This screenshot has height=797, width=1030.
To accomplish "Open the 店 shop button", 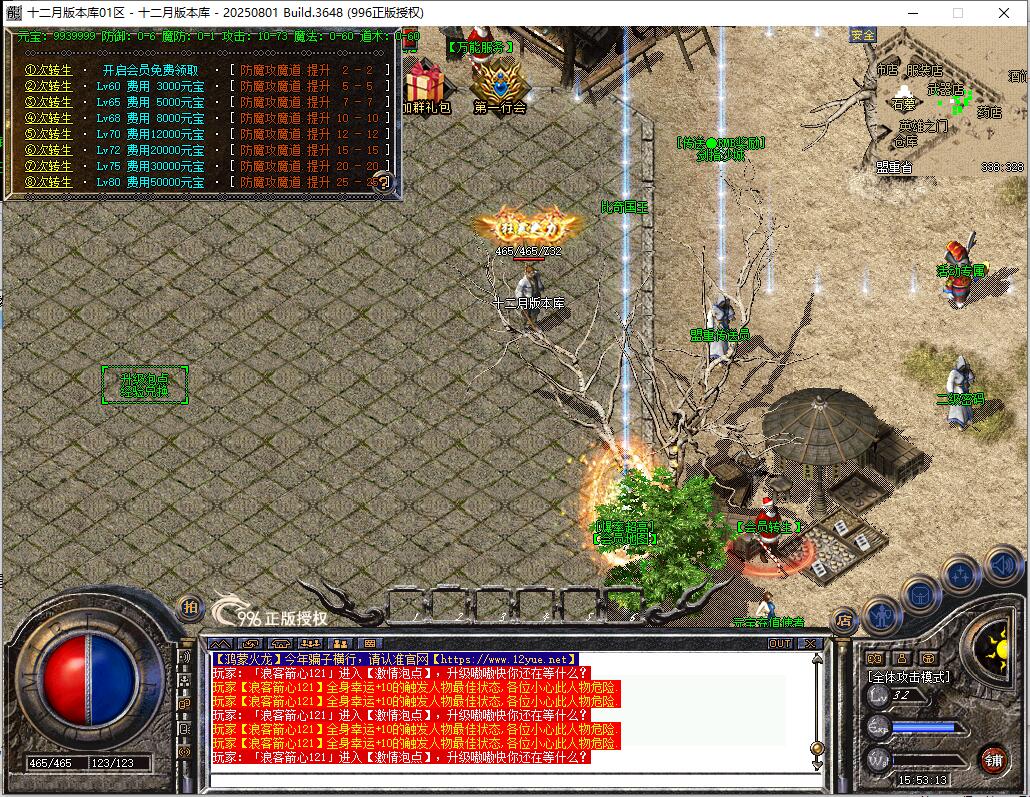I will coord(845,619).
